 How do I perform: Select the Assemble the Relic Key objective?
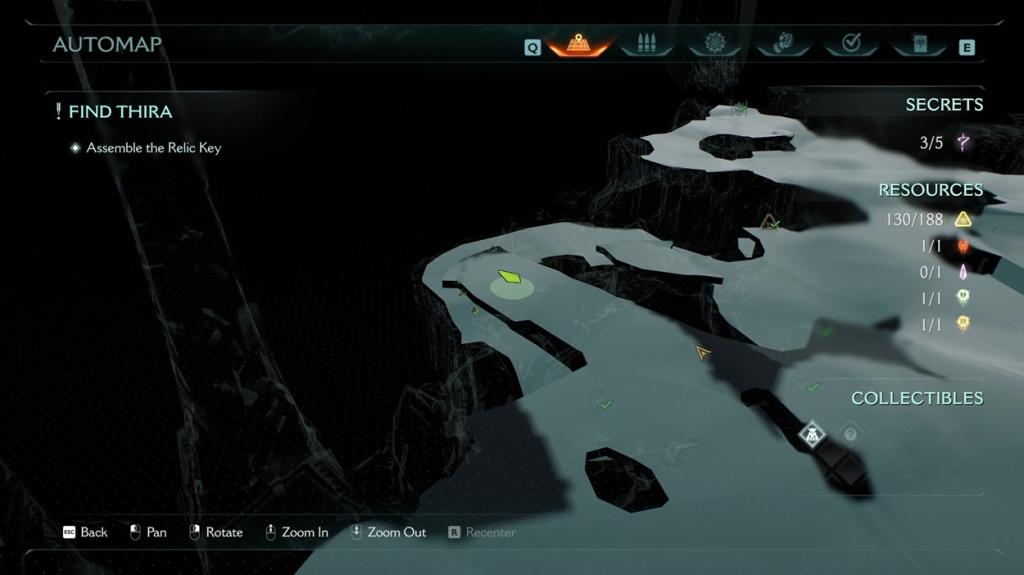click(153, 148)
